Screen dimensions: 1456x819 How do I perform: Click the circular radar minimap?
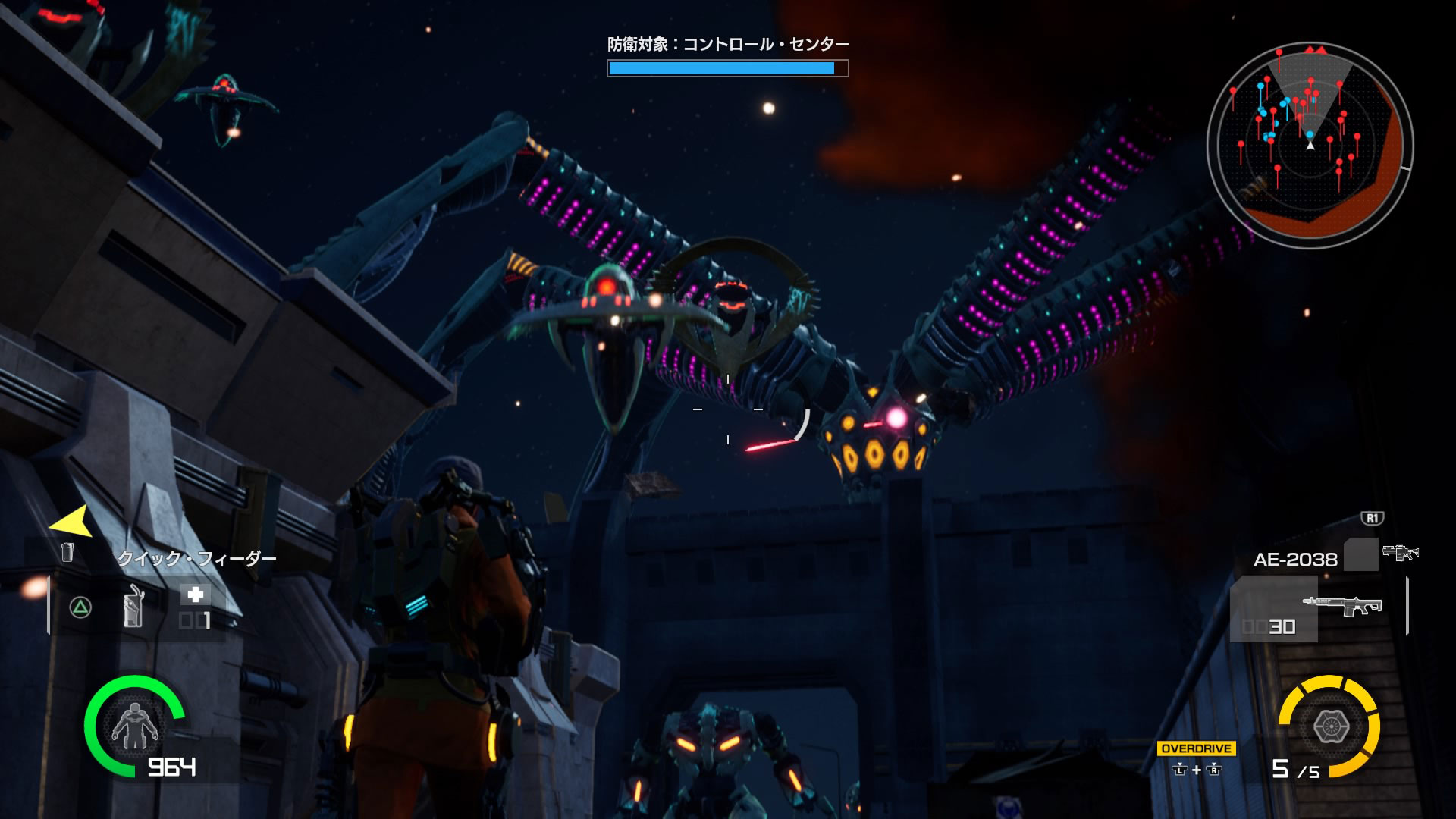click(x=1310, y=144)
